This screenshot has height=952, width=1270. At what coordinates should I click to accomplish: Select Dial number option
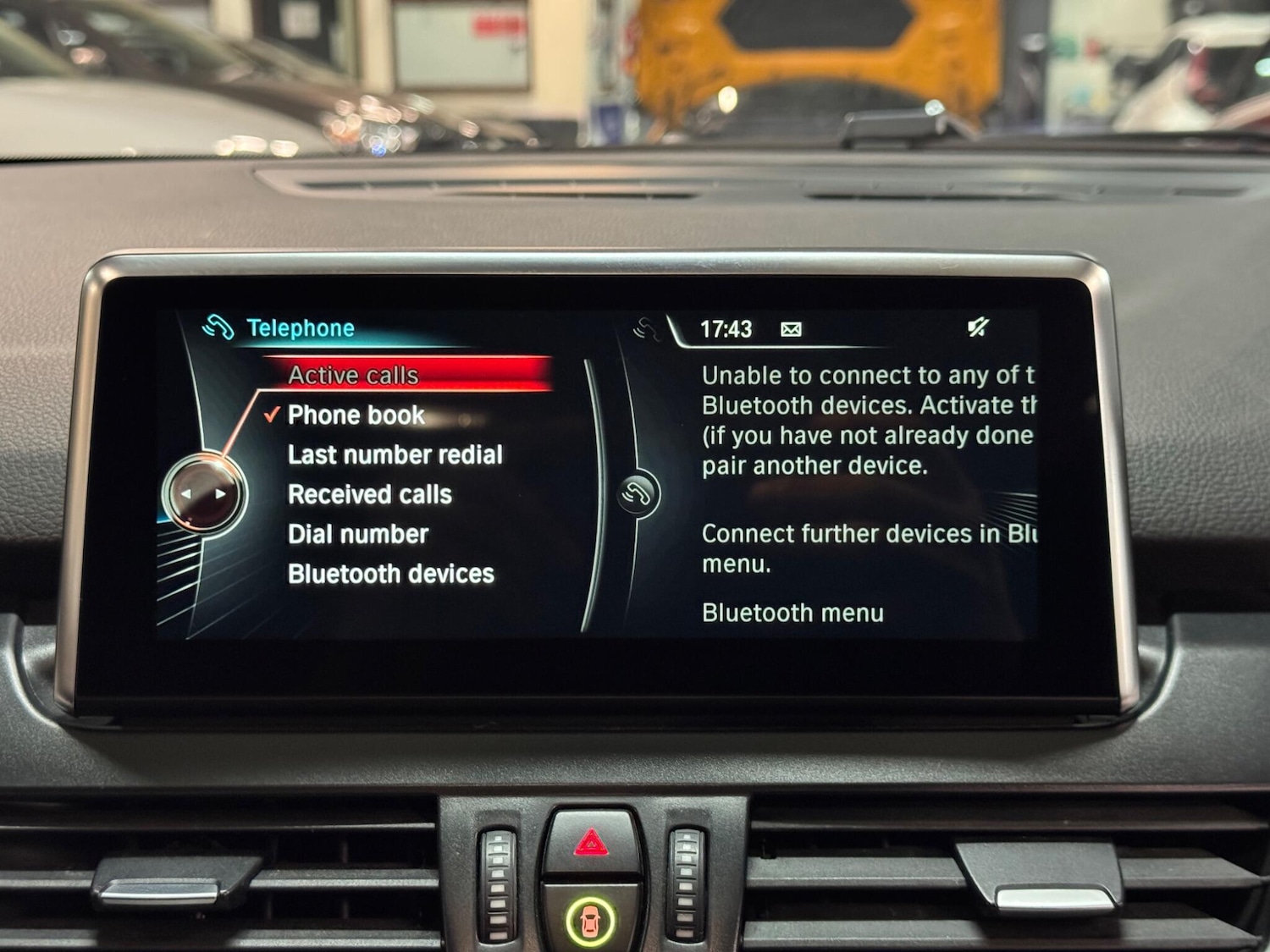point(357,534)
